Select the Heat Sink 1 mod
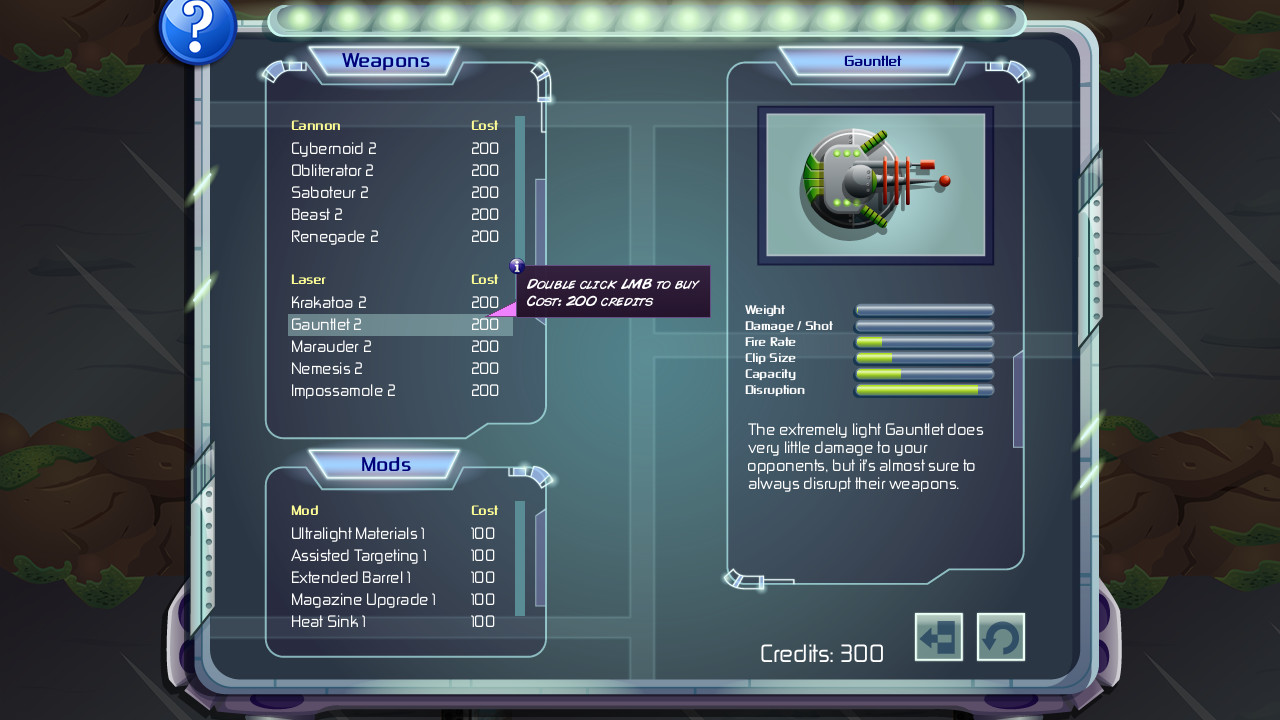The image size is (1280, 720). pos(329,621)
